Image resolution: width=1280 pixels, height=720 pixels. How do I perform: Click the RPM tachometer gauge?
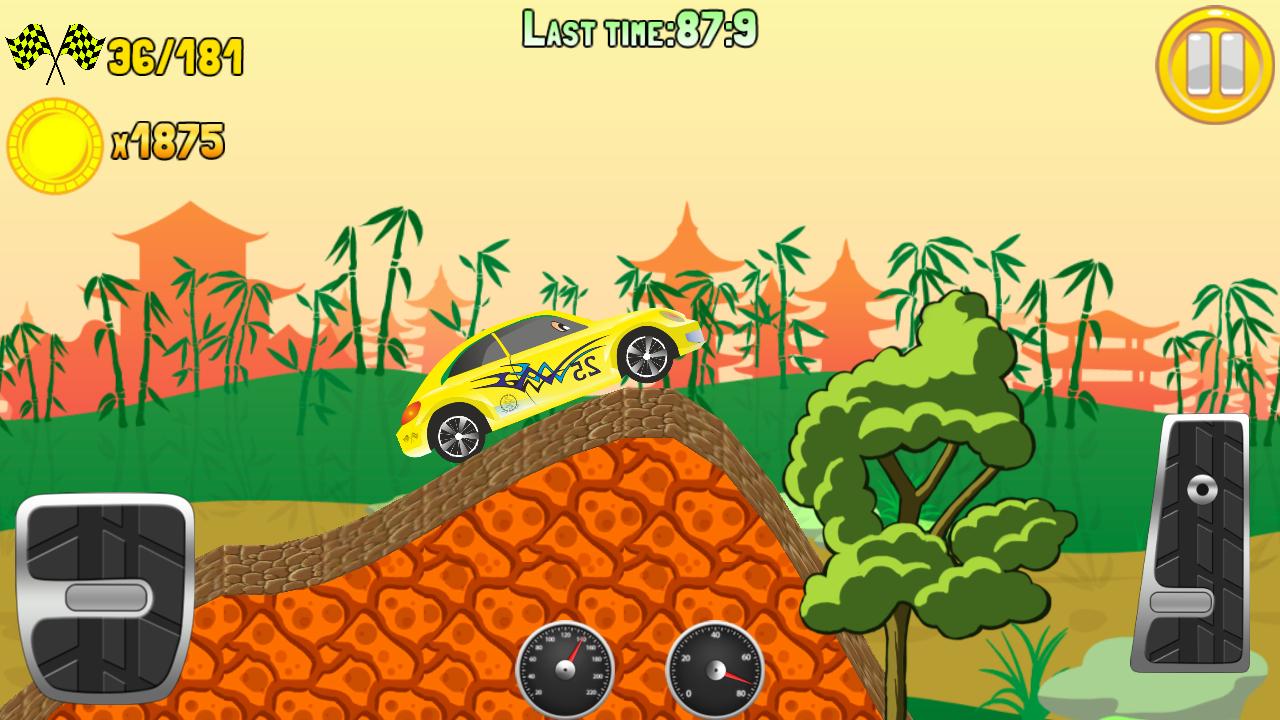[x=714, y=668]
